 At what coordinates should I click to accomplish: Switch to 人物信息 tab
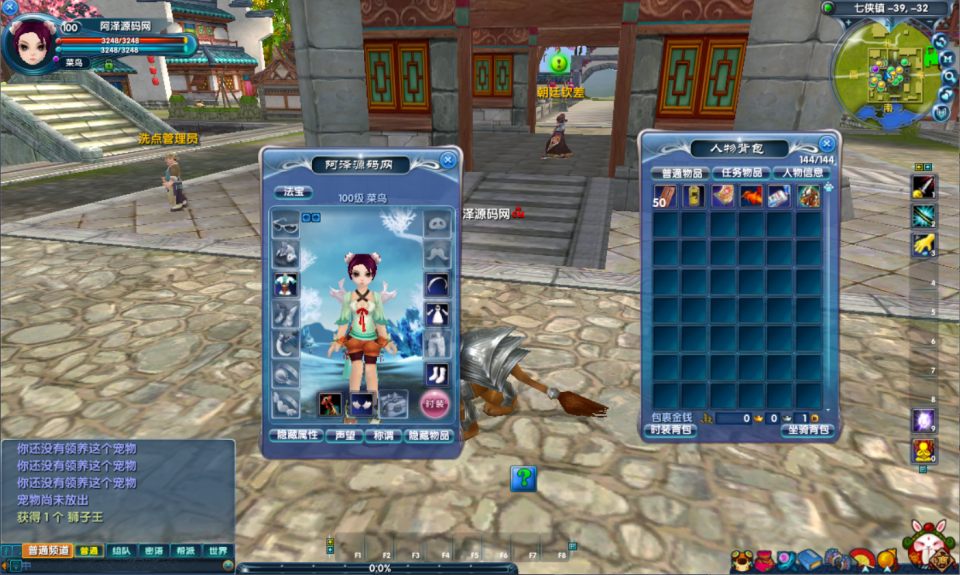[802, 172]
